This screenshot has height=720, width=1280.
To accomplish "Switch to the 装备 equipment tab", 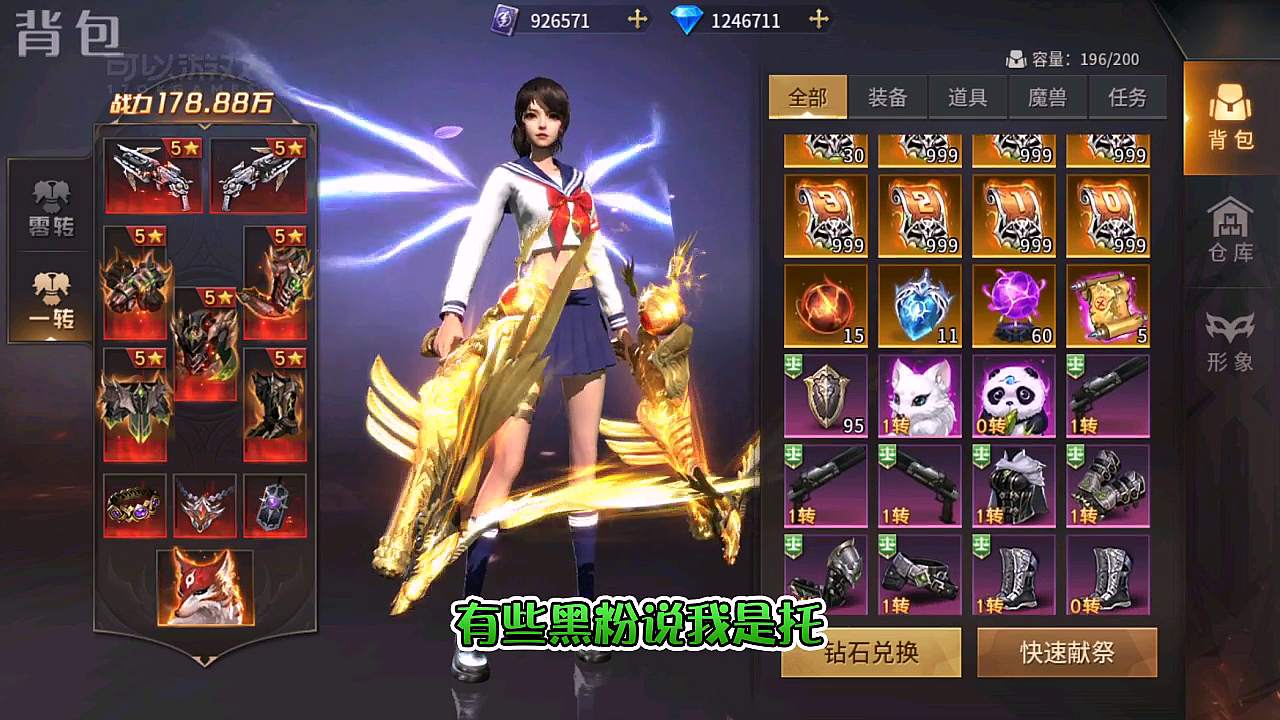I will [x=887, y=97].
